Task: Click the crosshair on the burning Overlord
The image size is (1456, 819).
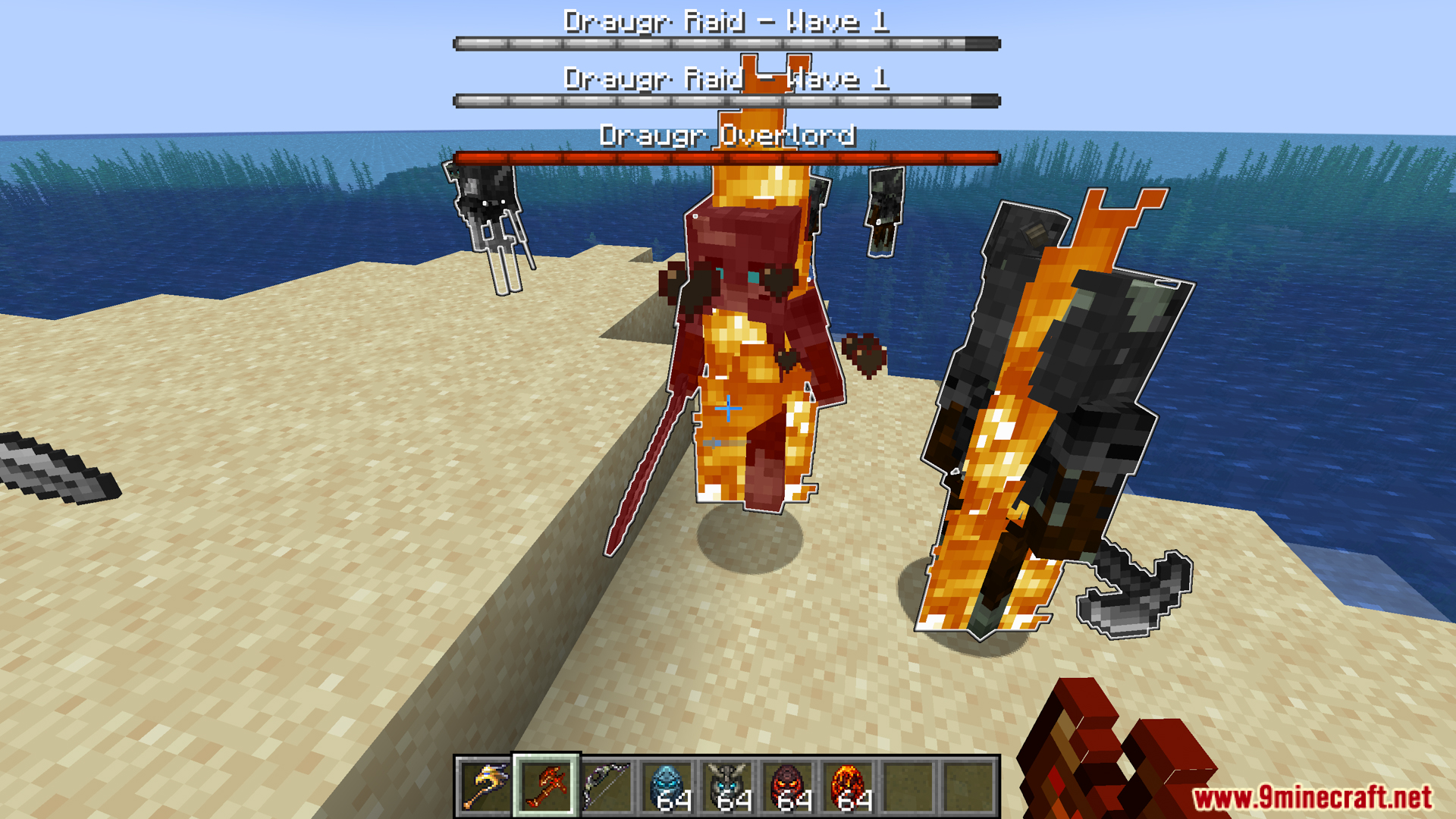Action: pos(728,407)
